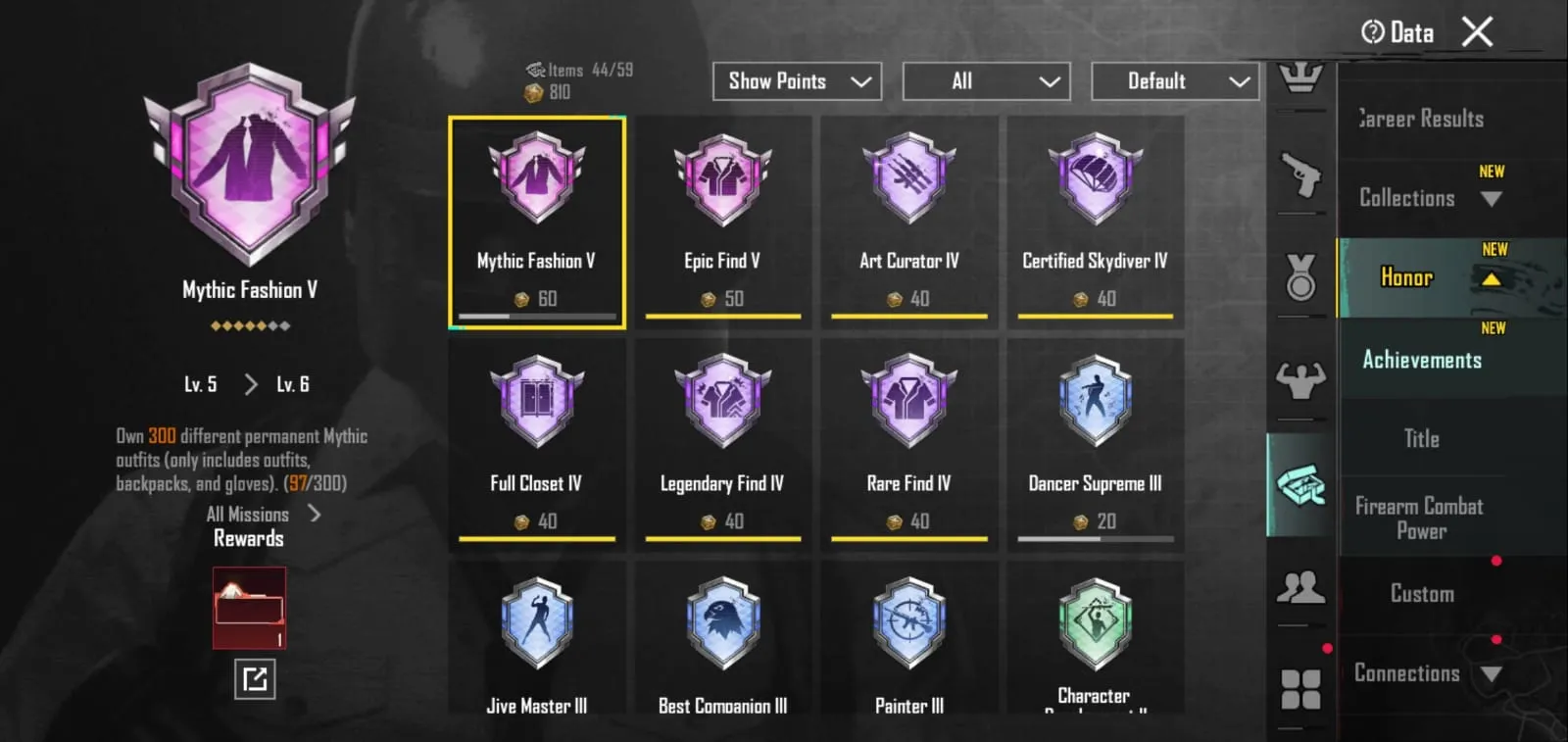This screenshot has height=742, width=1568.
Task: Click the Career Results entry
Action: coord(1421,118)
